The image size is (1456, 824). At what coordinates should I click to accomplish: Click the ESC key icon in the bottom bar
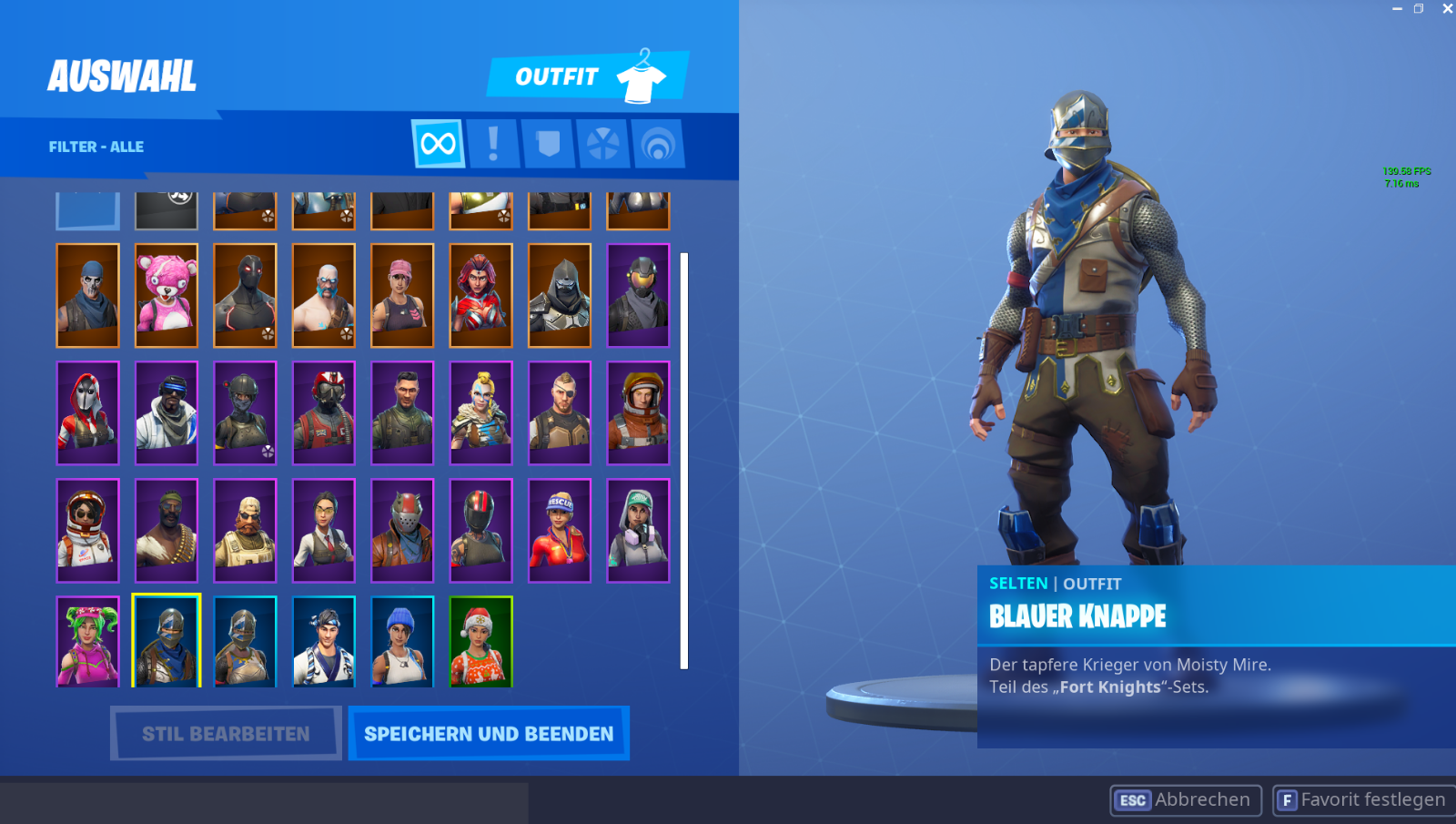point(1132,799)
